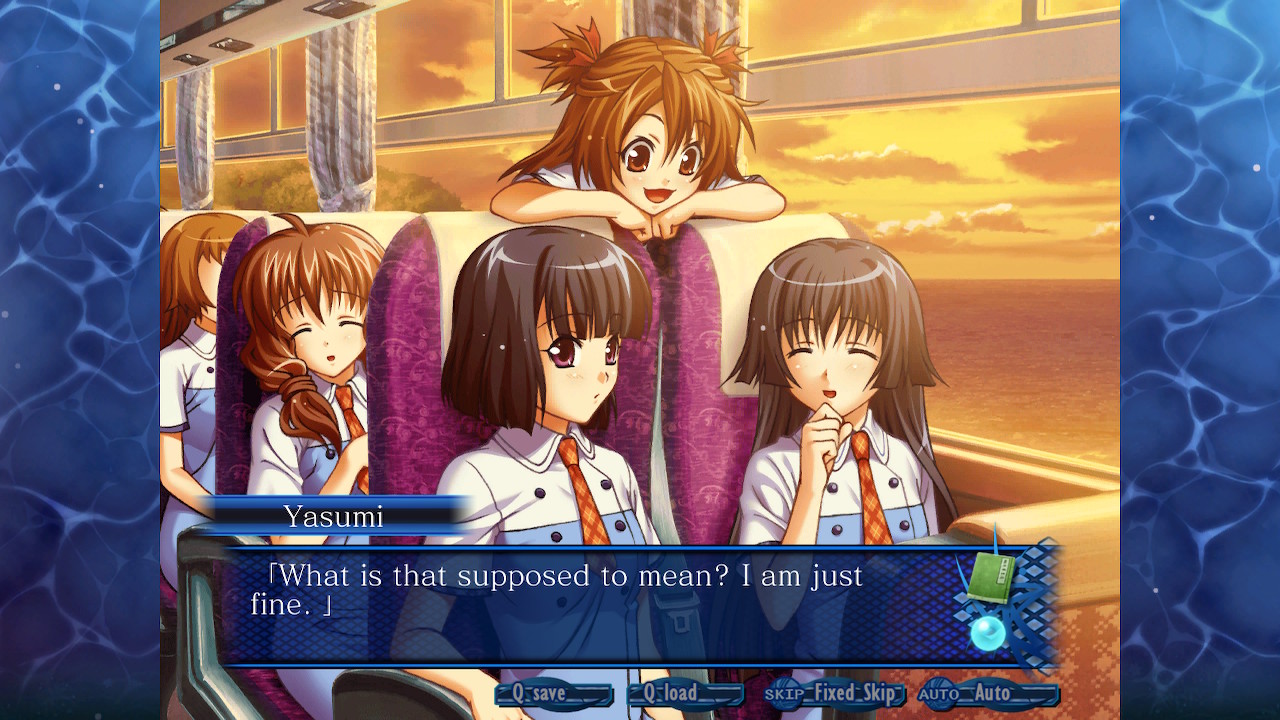Click the Fixed Skip menu label

tap(855, 692)
